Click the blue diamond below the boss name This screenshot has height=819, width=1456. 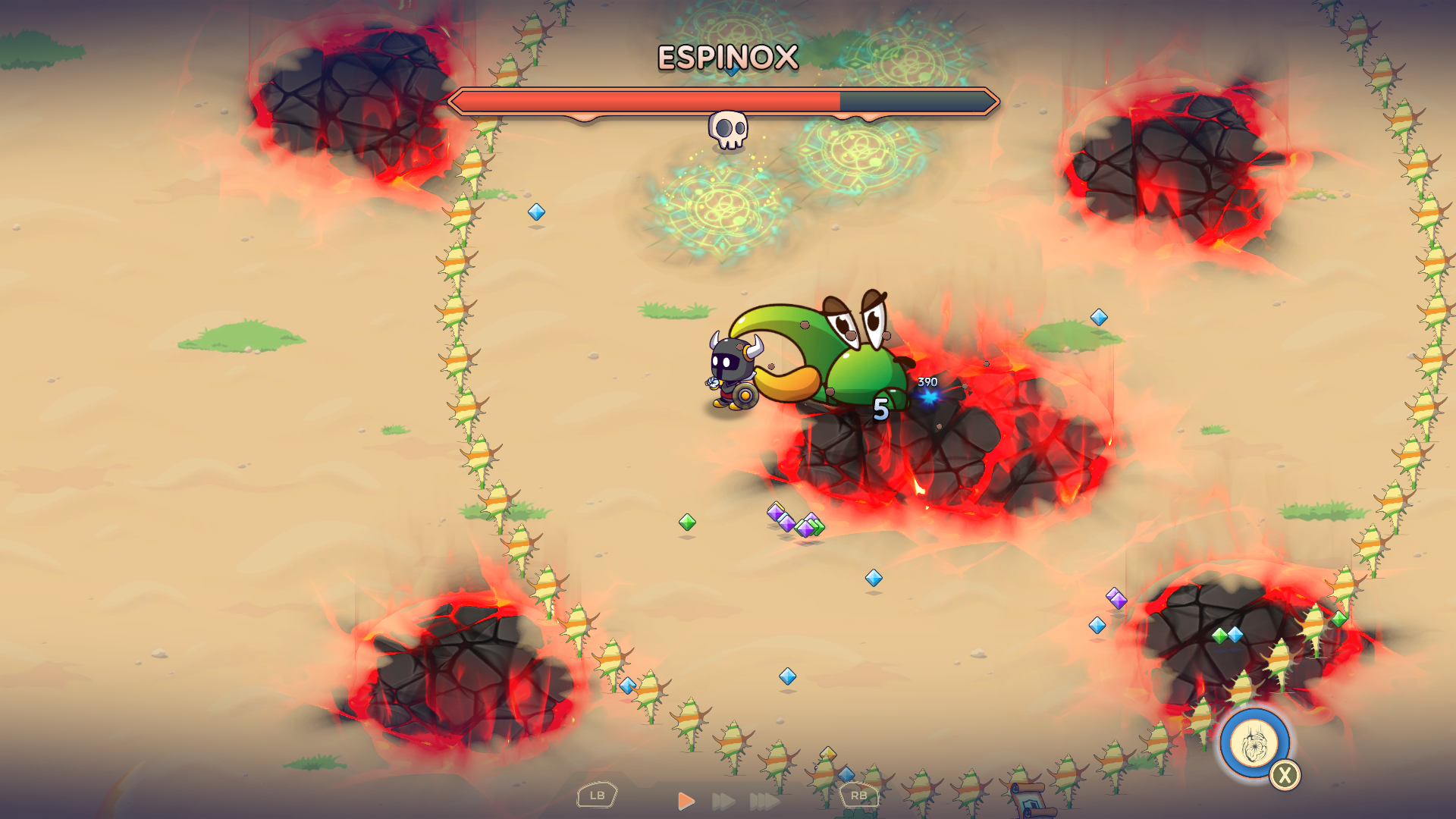pyautogui.click(x=730, y=70)
